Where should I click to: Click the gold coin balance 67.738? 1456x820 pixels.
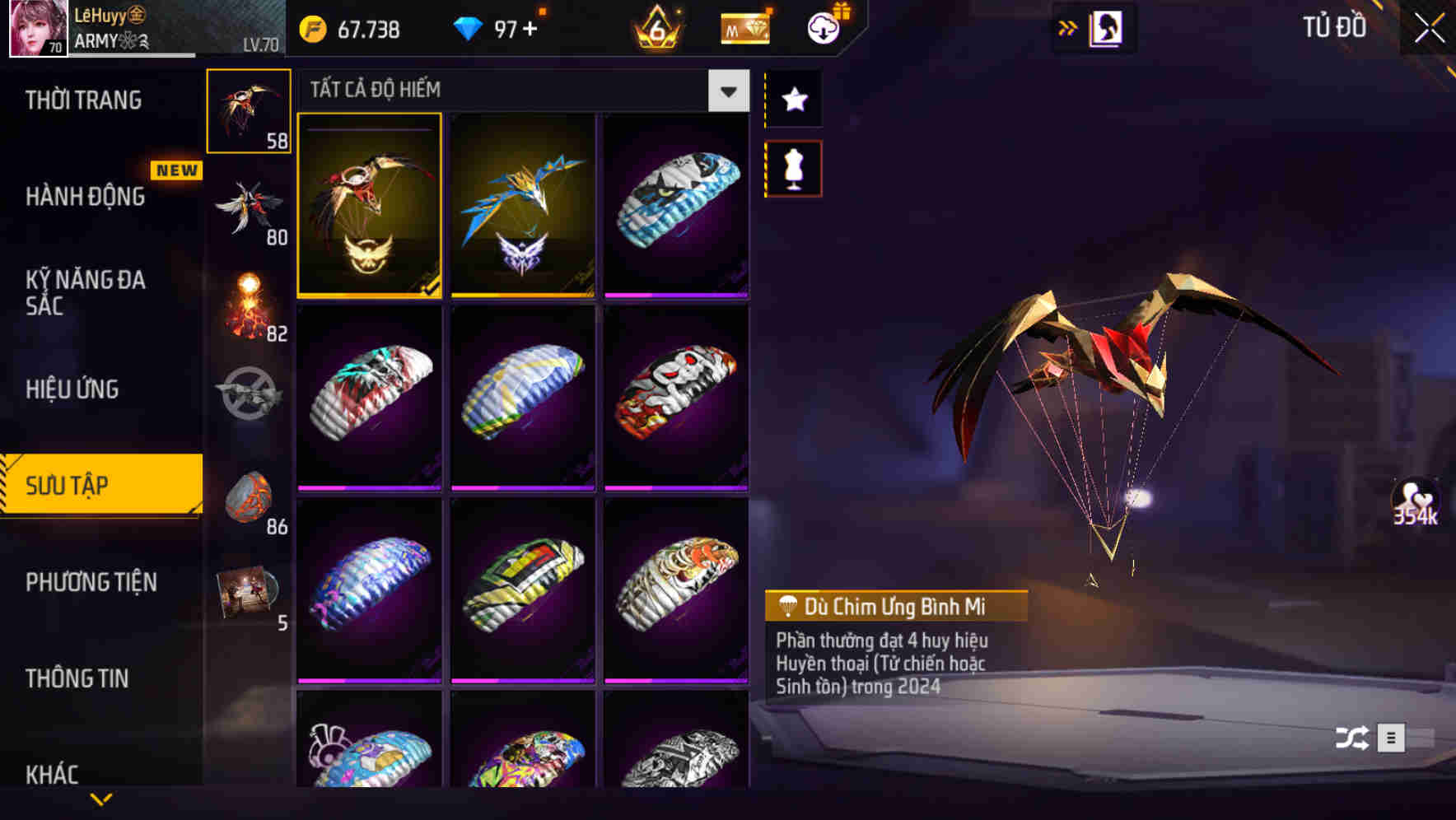[346, 27]
